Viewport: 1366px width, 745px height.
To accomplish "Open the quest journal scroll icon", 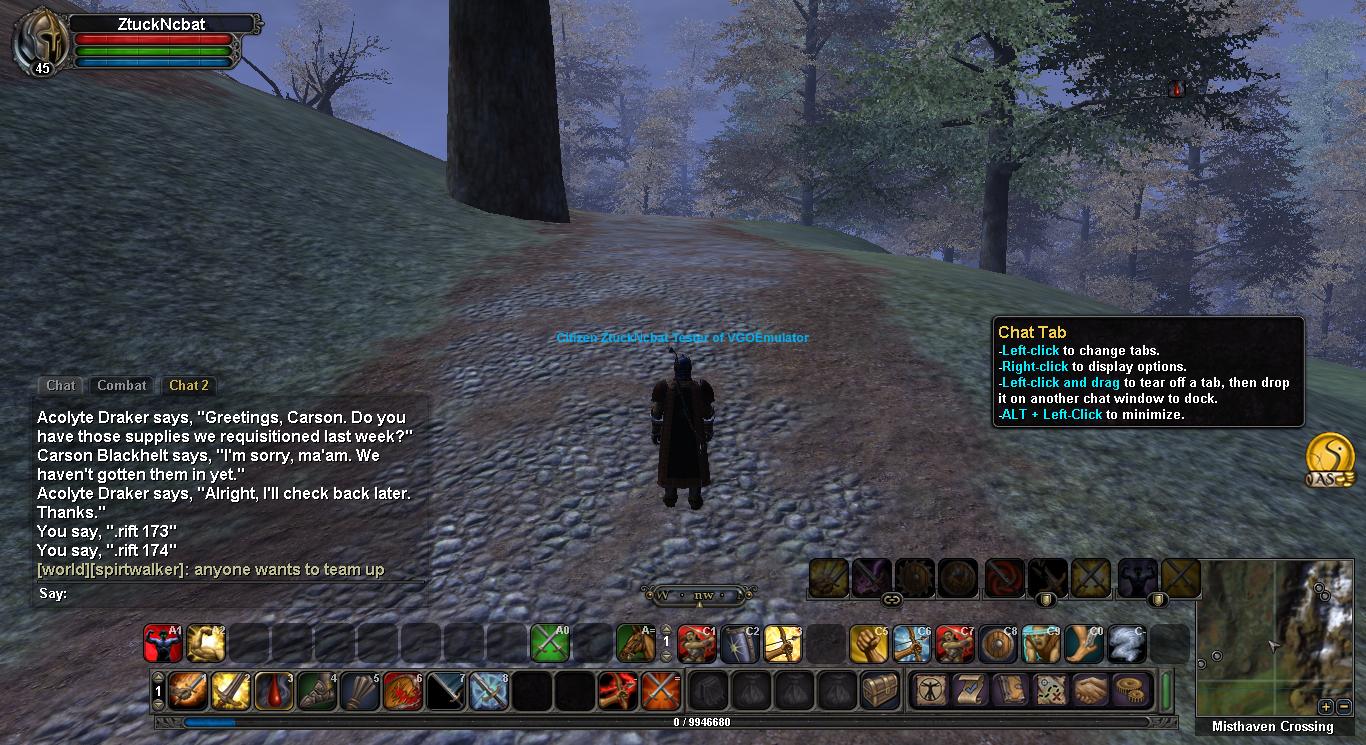I will point(969,690).
